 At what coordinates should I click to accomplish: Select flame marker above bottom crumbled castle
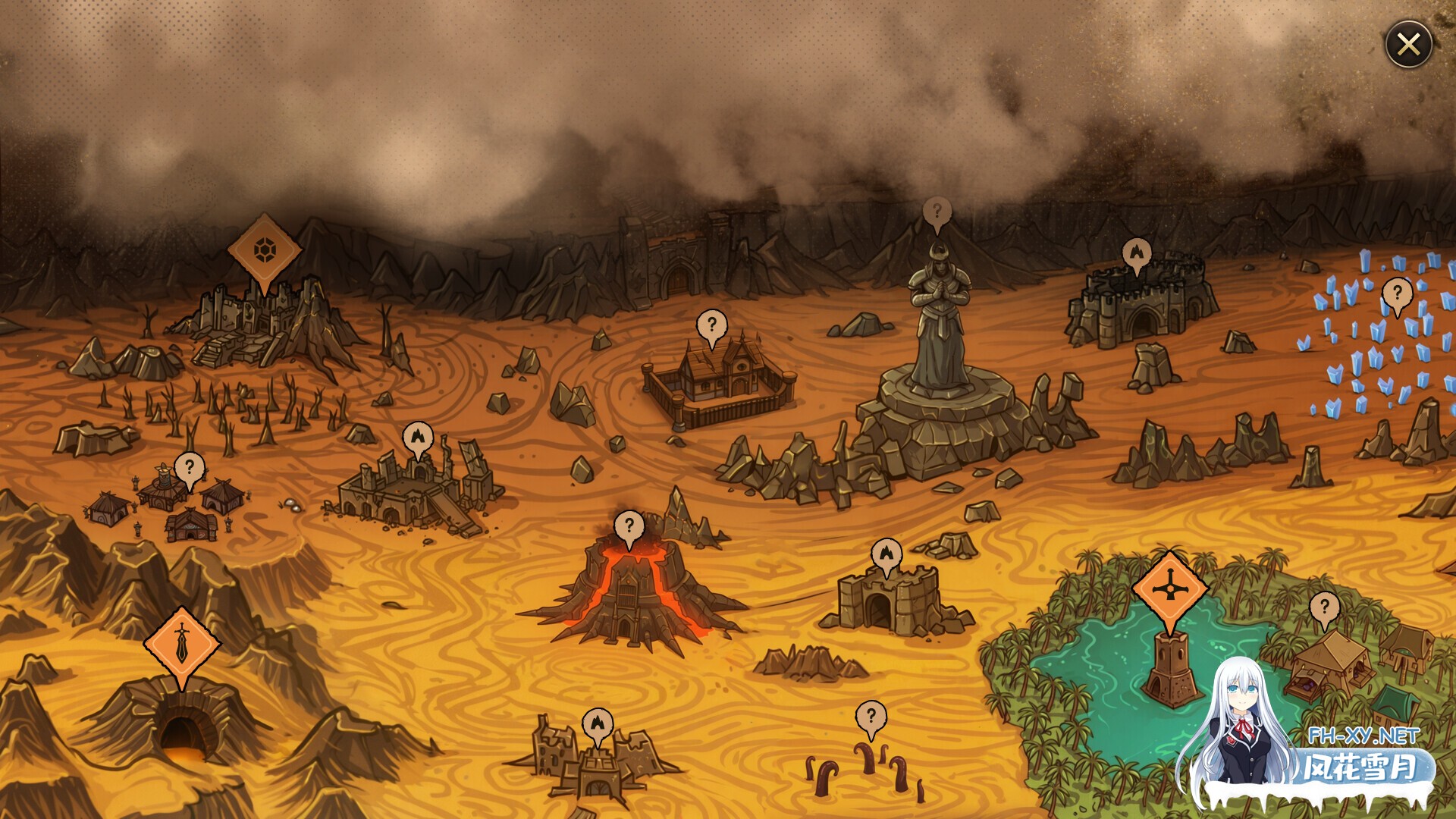[x=598, y=723]
